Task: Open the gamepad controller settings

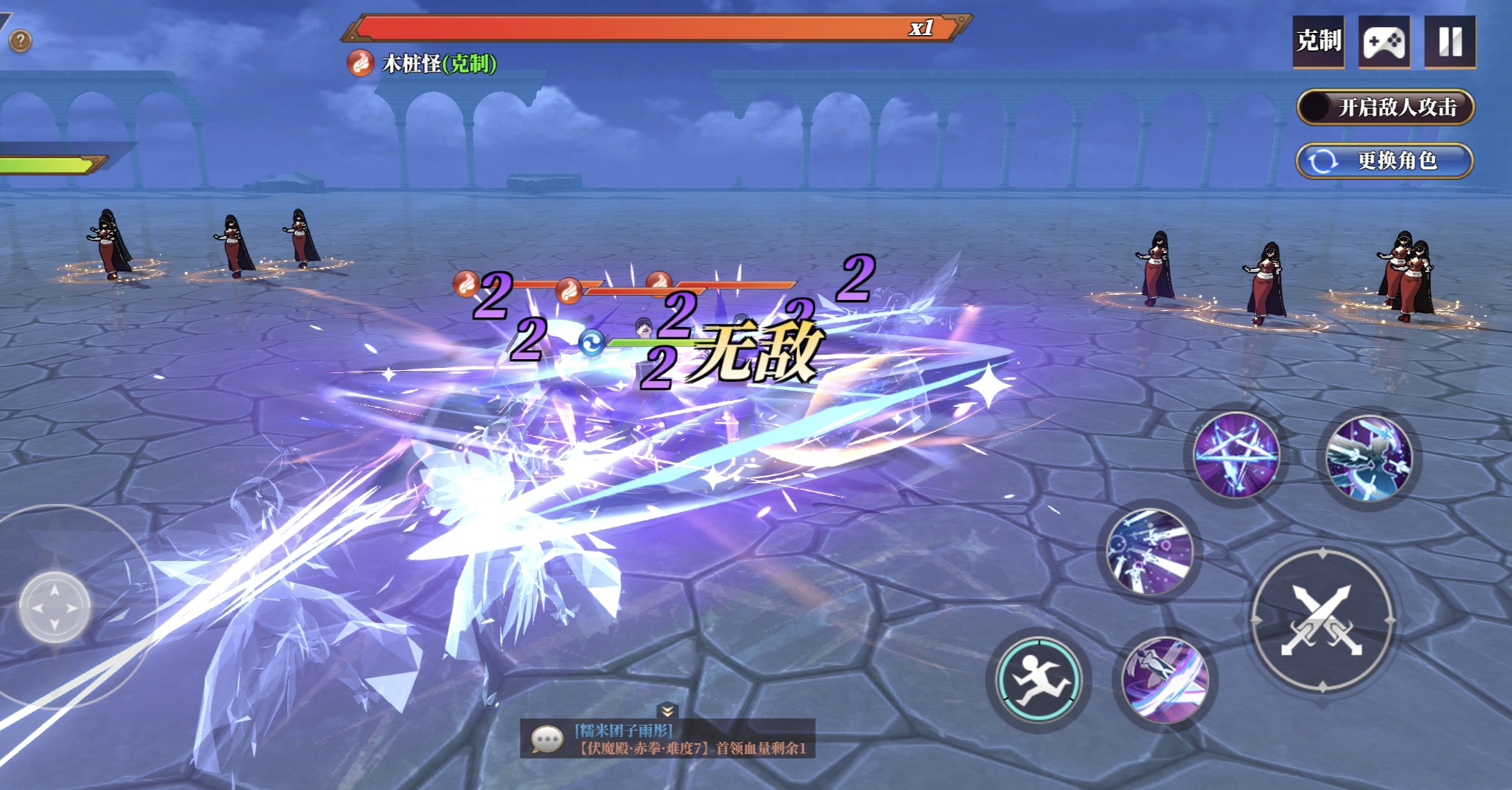Action: coord(1384,42)
